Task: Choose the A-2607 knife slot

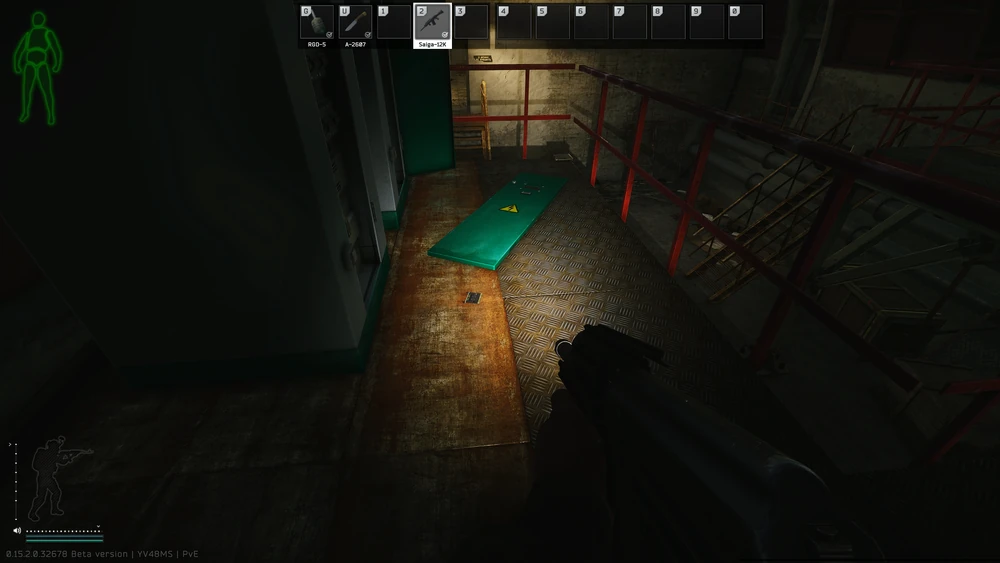Action: 355,22
